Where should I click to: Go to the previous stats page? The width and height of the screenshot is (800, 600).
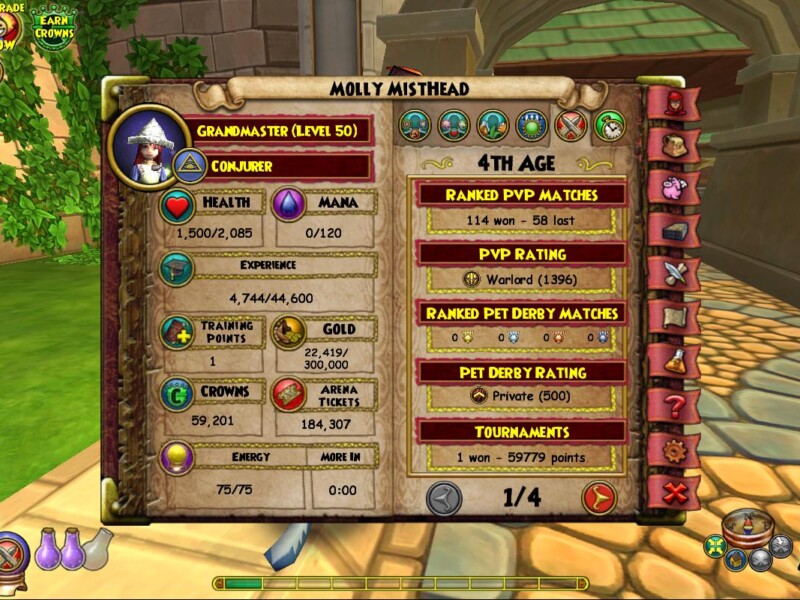[x=444, y=497]
